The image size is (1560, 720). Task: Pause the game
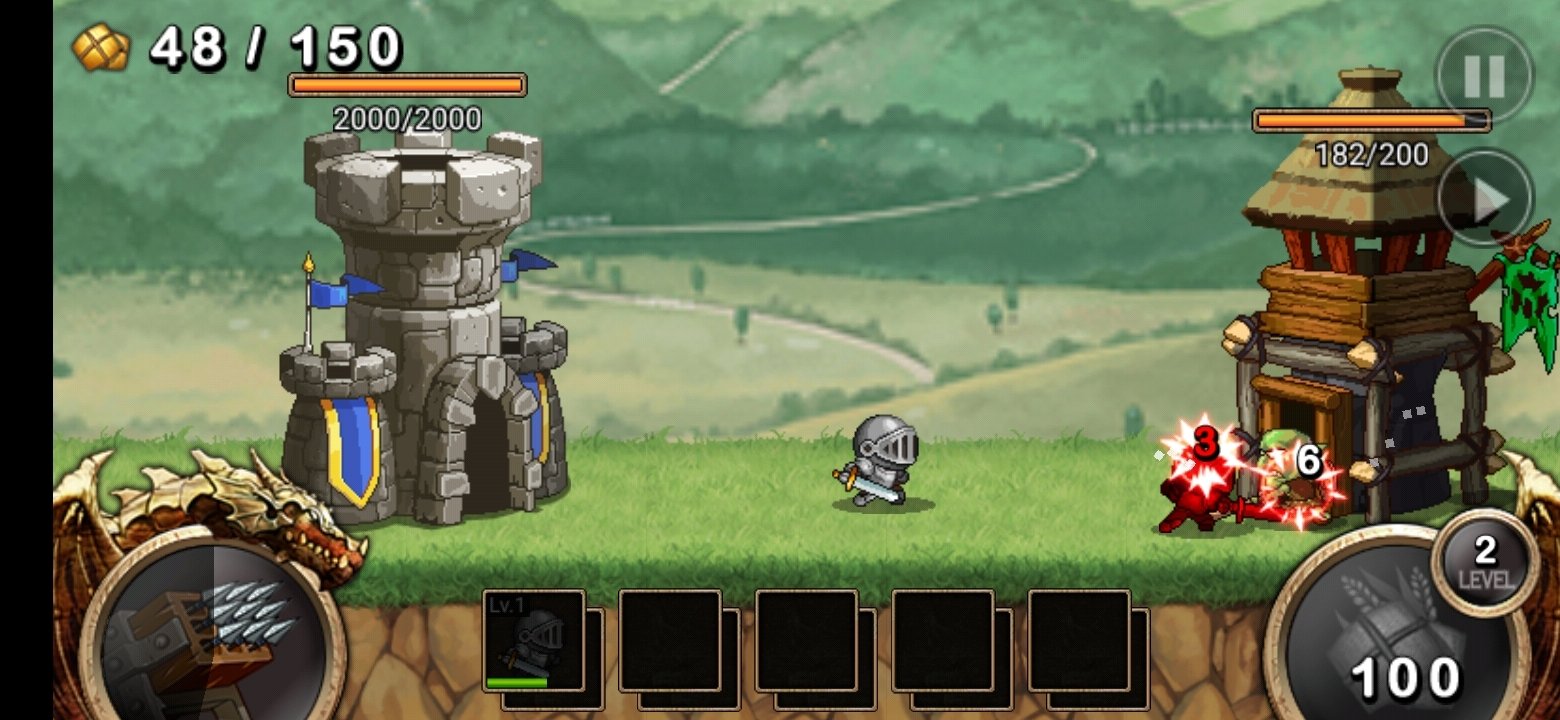click(x=1484, y=75)
